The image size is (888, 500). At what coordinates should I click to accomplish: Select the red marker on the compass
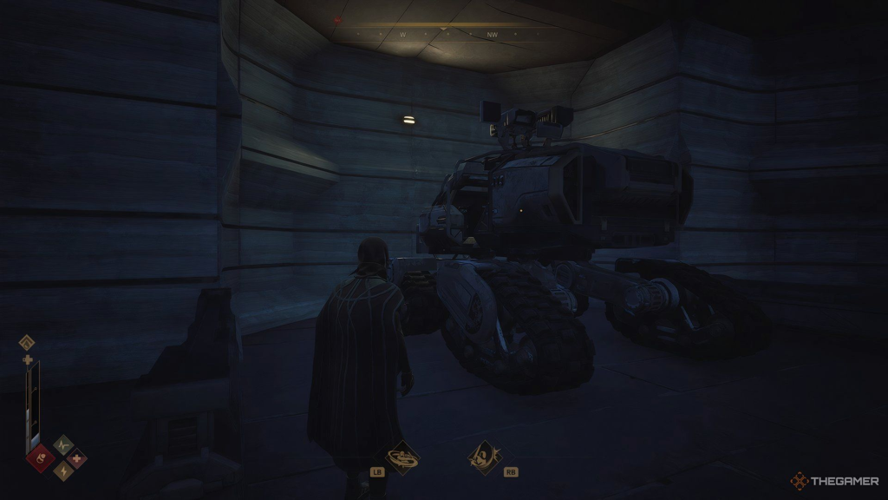coord(338,19)
